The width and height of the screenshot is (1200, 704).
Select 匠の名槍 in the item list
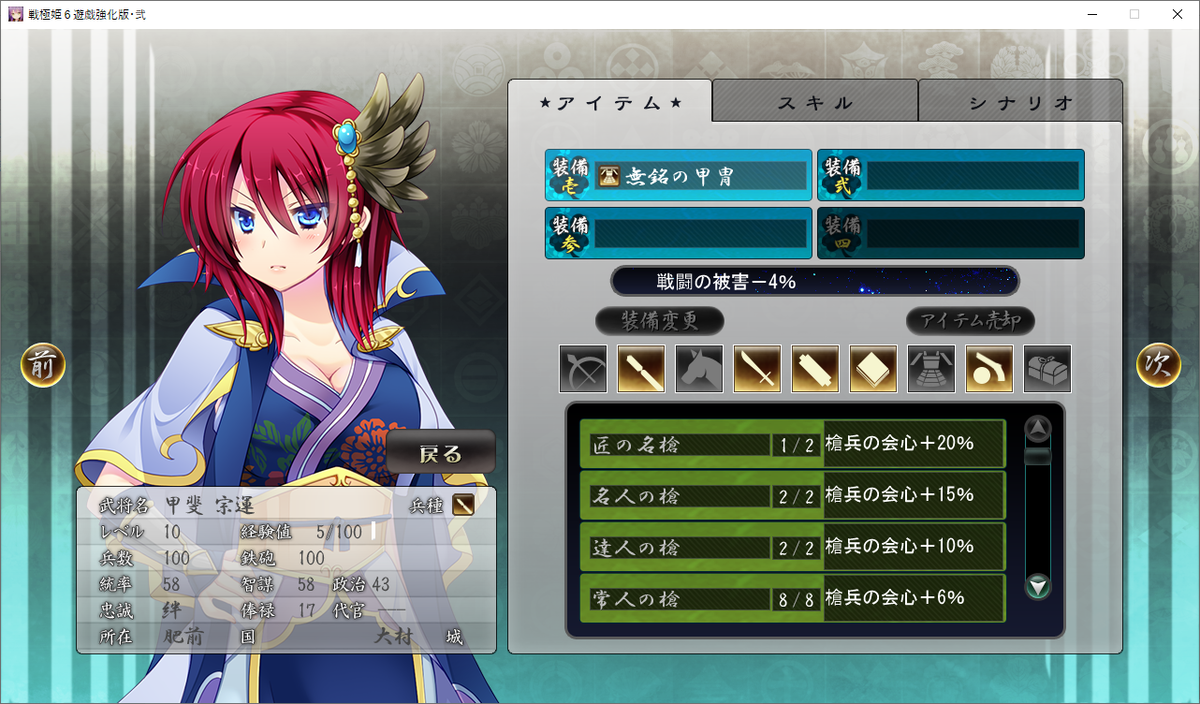pyautogui.click(x=792, y=444)
